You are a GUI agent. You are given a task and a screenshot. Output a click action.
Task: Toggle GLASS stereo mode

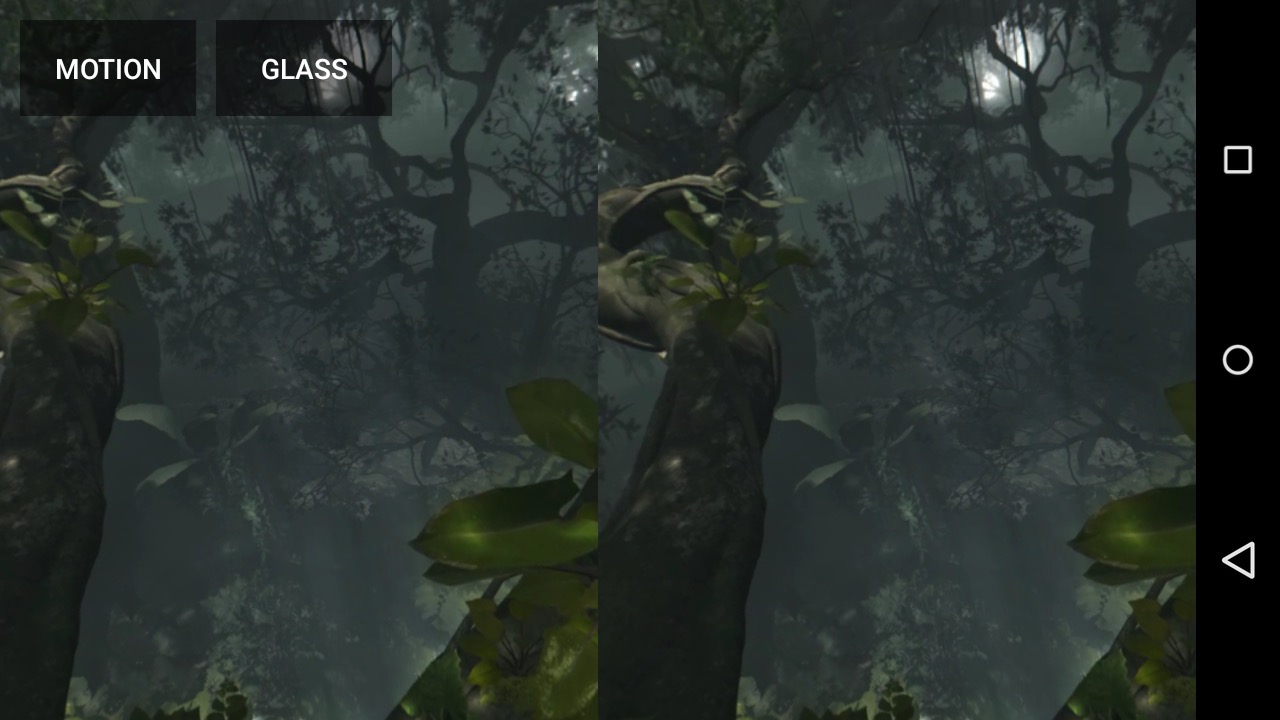click(x=303, y=68)
